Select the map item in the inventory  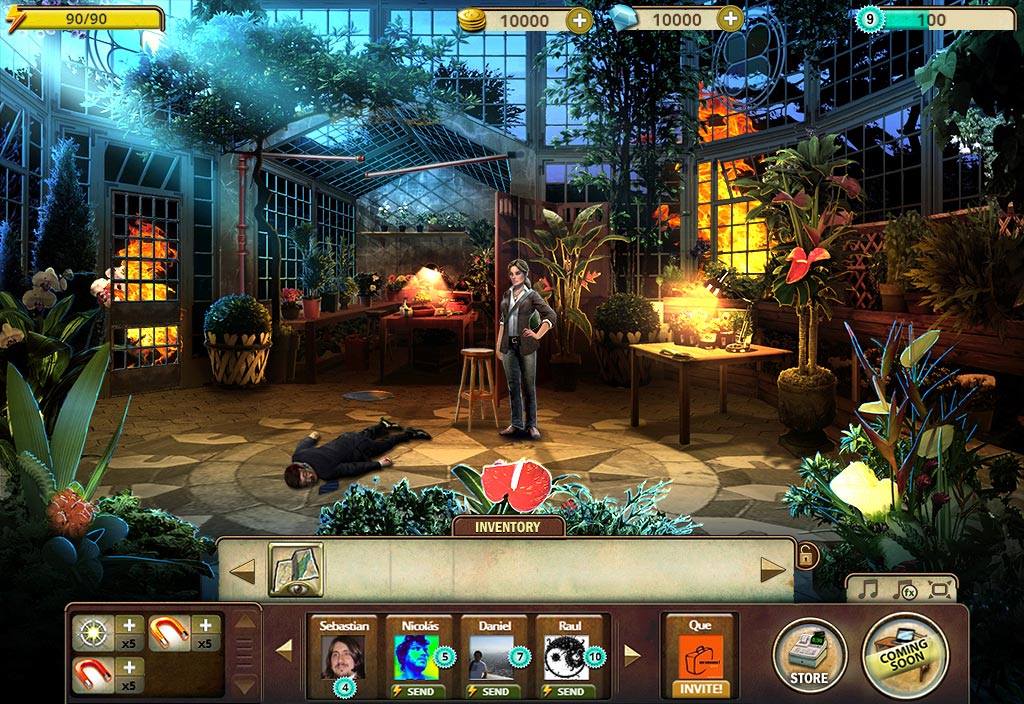click(295, 569)
